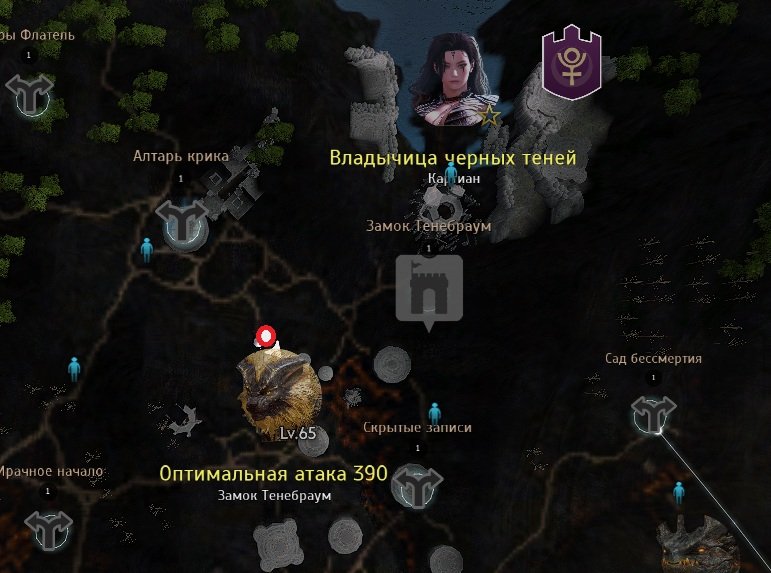Choose the Сад бессмертия node icon

[x=654, y=414]
